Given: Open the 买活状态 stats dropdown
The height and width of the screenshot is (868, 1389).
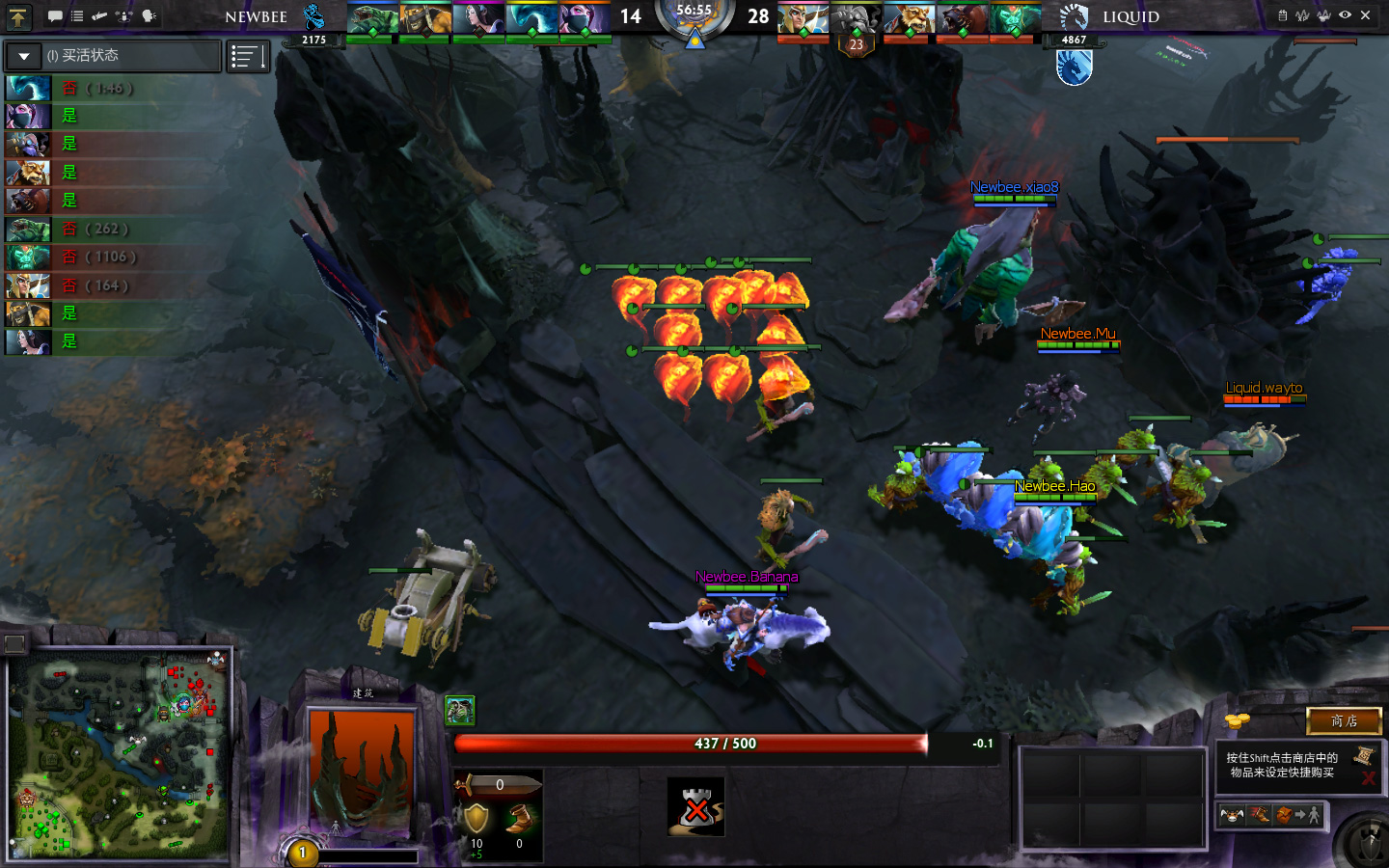Looking at the screenshot, I should tap(24, 56).
